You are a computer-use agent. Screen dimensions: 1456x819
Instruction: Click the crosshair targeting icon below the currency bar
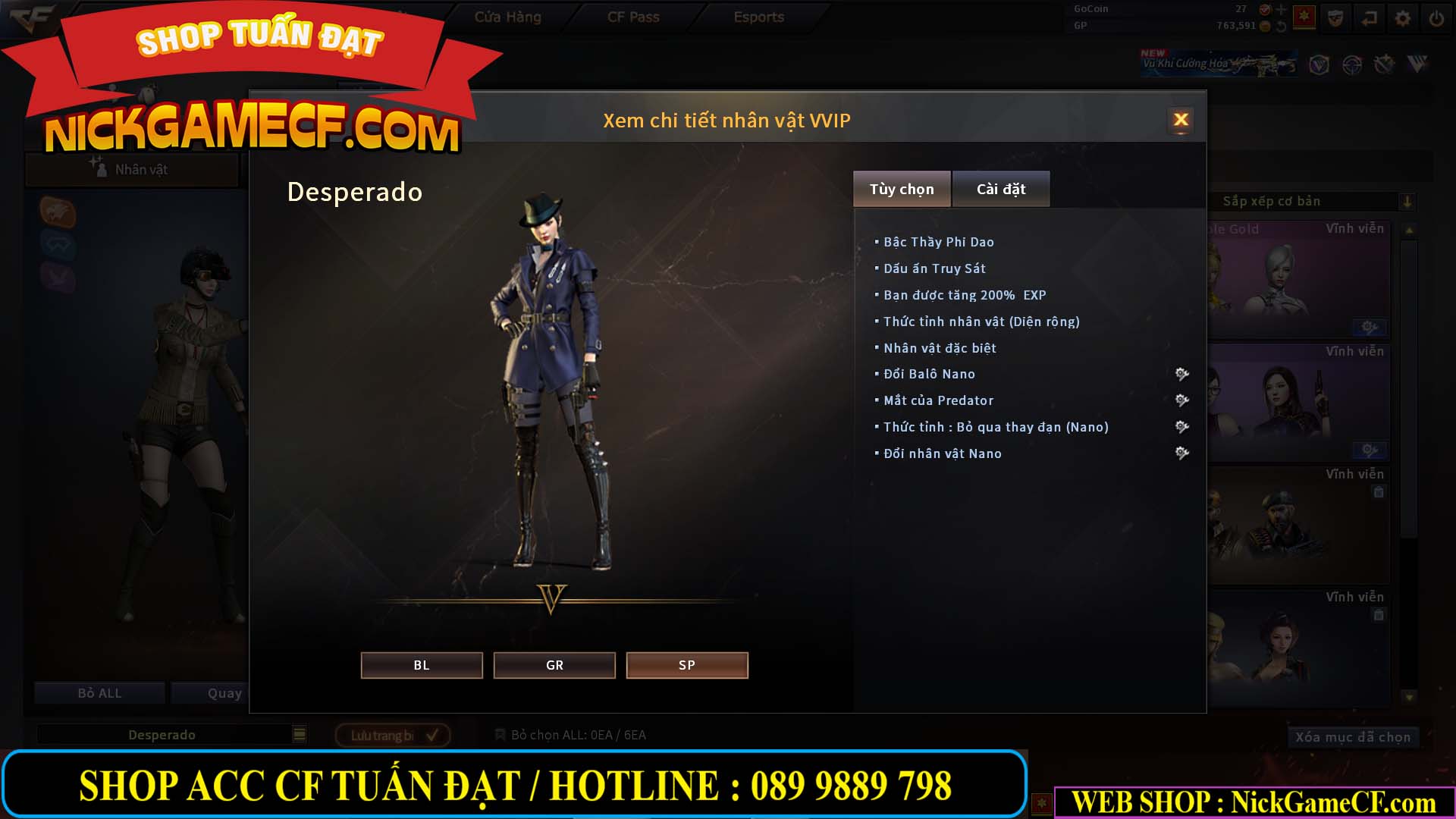pyautogui.click(x=1353, y=65)
